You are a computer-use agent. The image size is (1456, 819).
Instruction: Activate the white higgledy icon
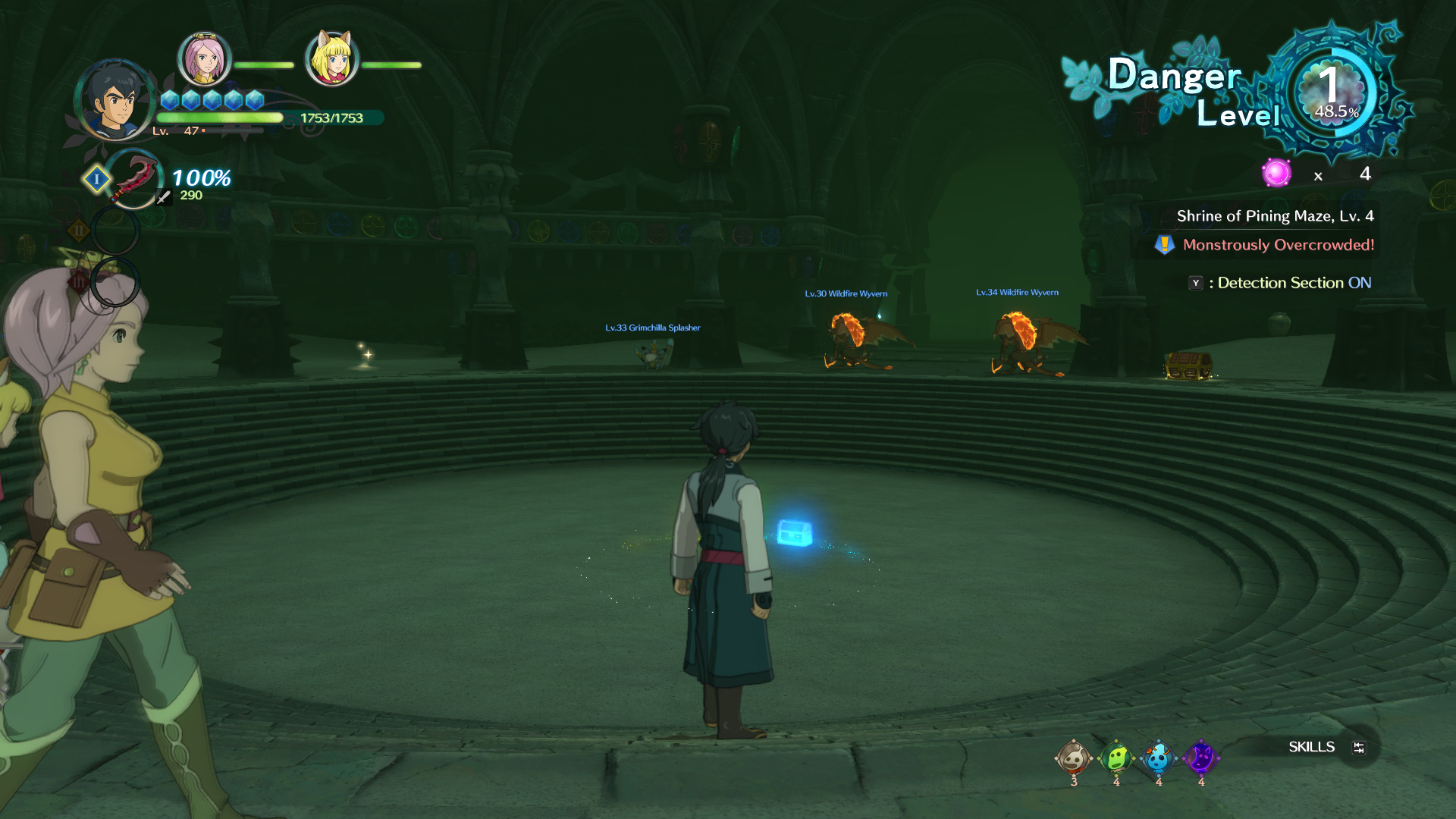[x=1073, y=758]
